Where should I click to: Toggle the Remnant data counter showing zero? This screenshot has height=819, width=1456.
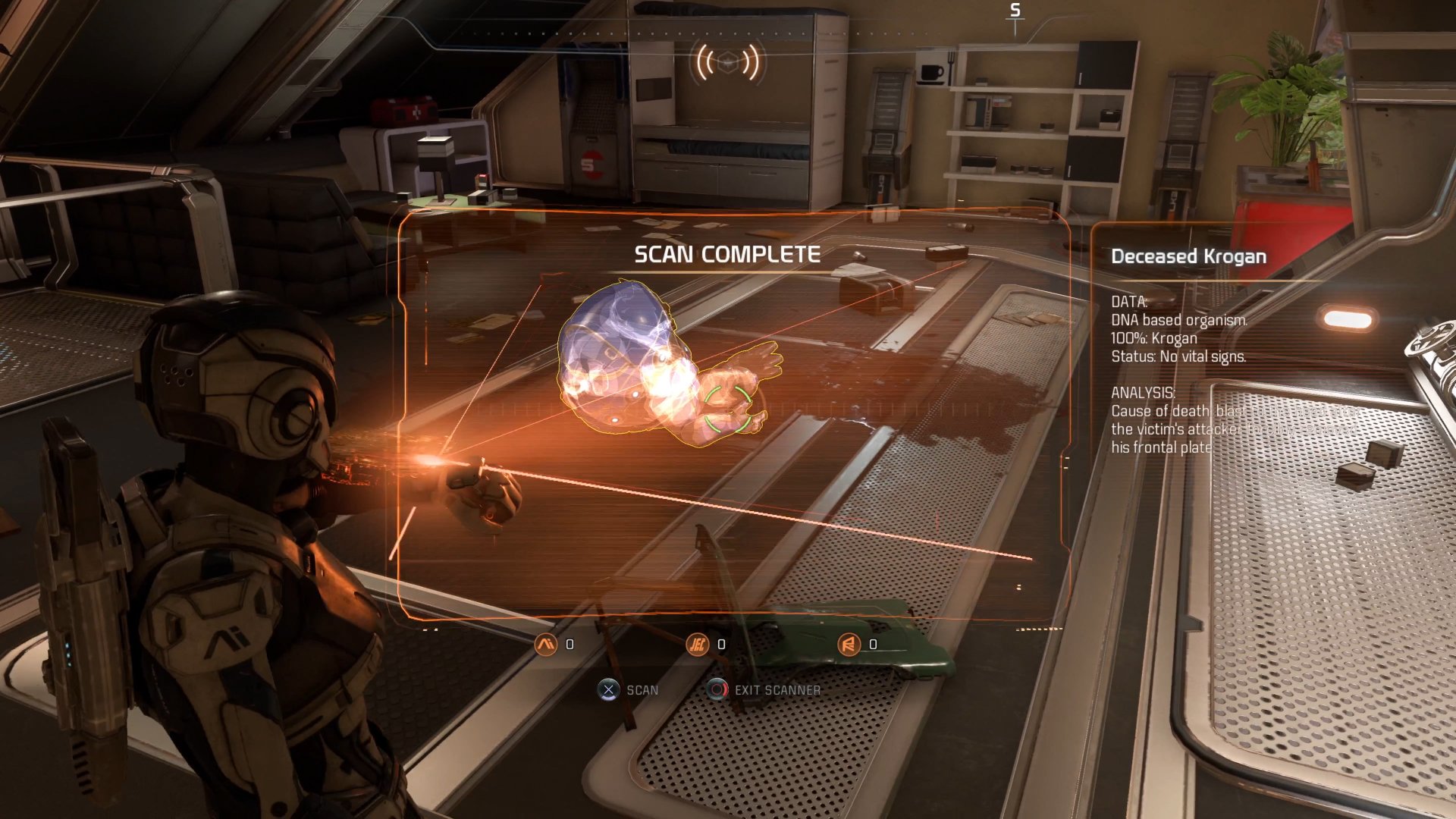871,644
